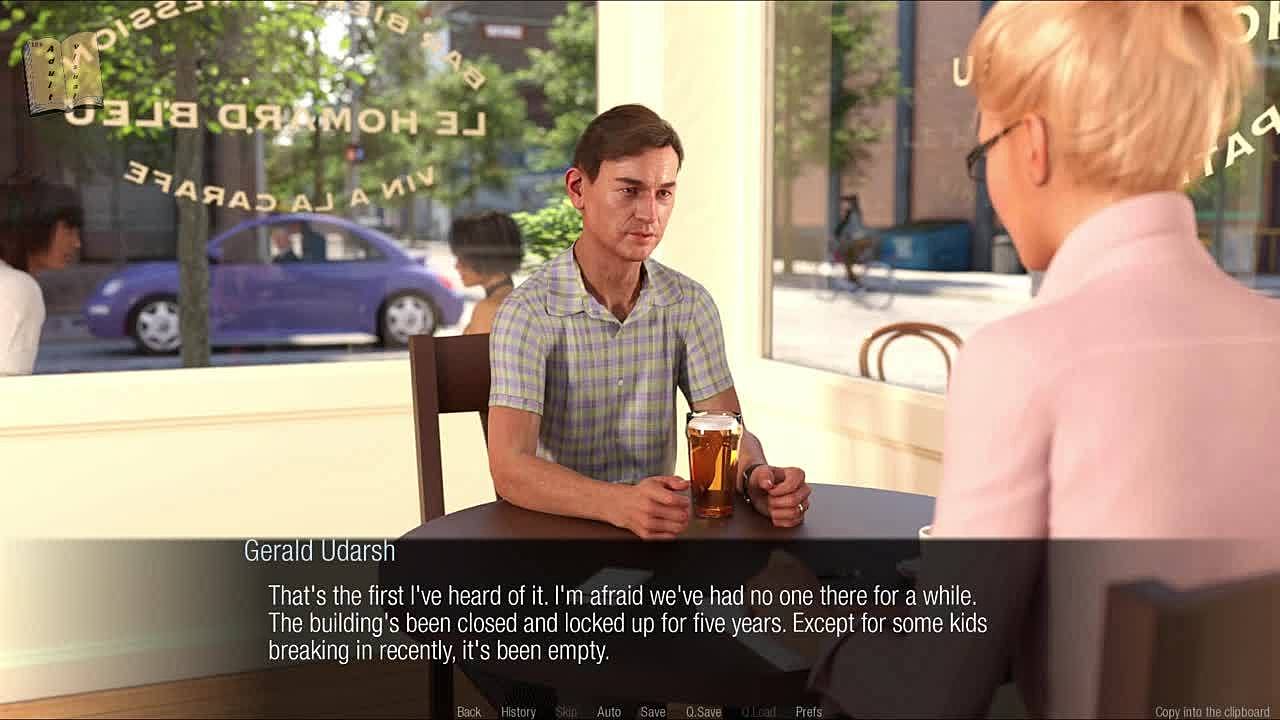Click the greyed-out Skip button
The width and height of the screenshot is (1280, 720).
(x=566, y=712)
